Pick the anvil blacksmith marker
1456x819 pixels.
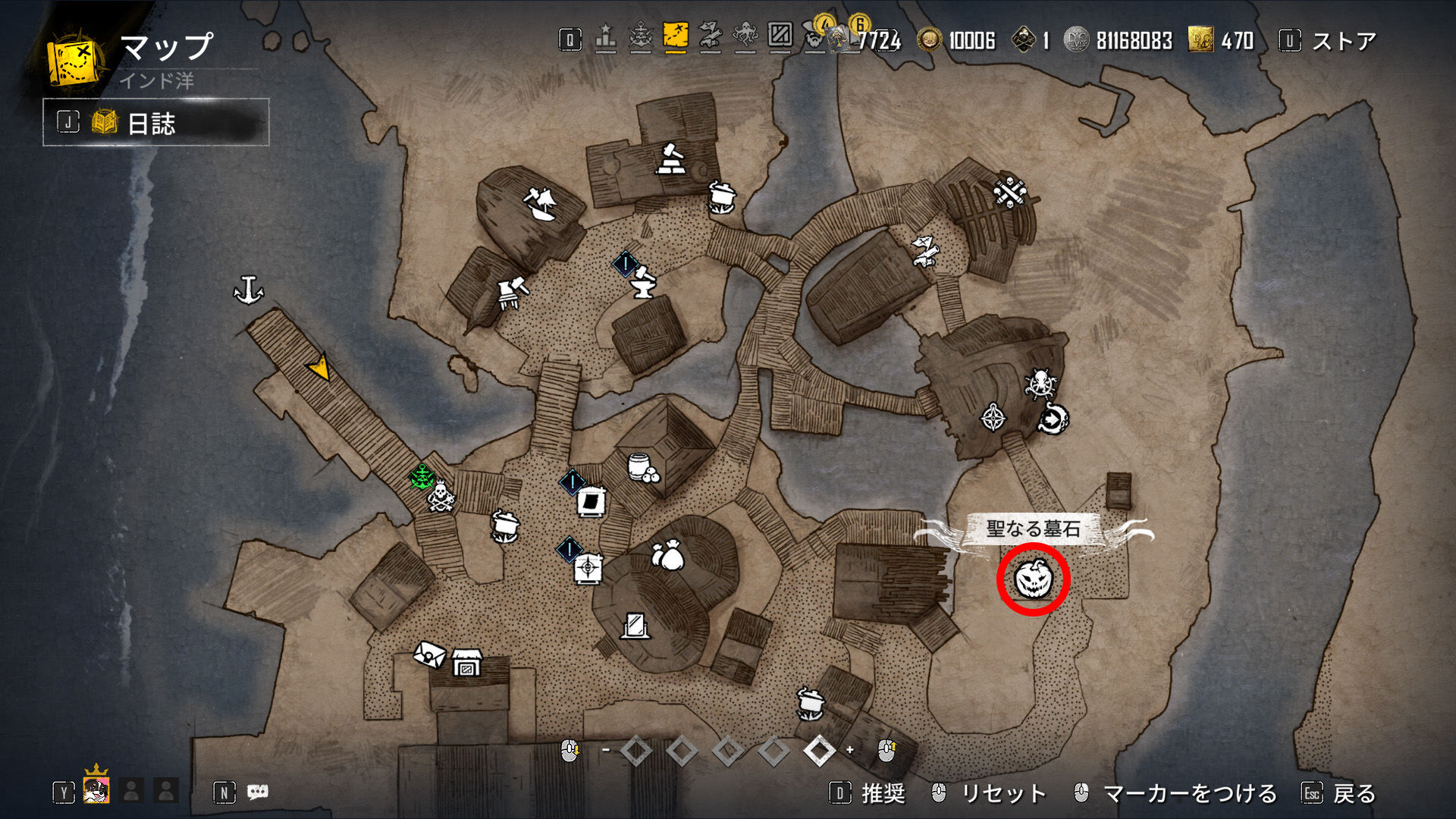point(643,282)
